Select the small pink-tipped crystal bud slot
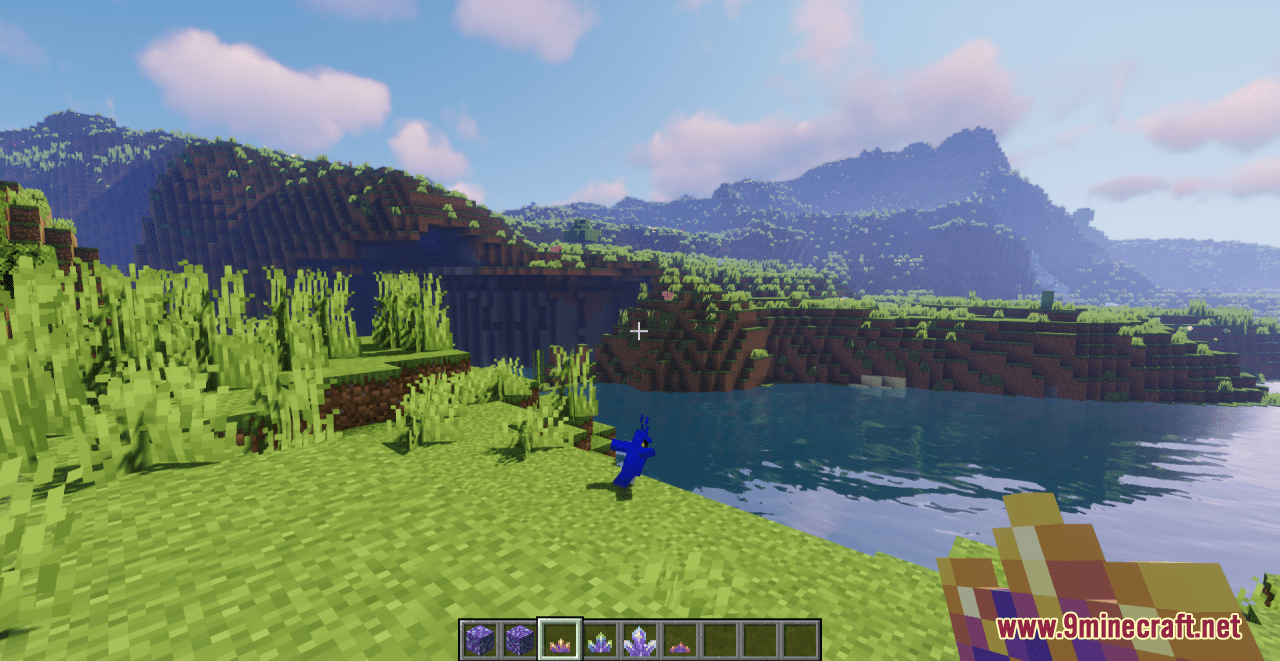1280x661 pixels. (x=679, y=640)
